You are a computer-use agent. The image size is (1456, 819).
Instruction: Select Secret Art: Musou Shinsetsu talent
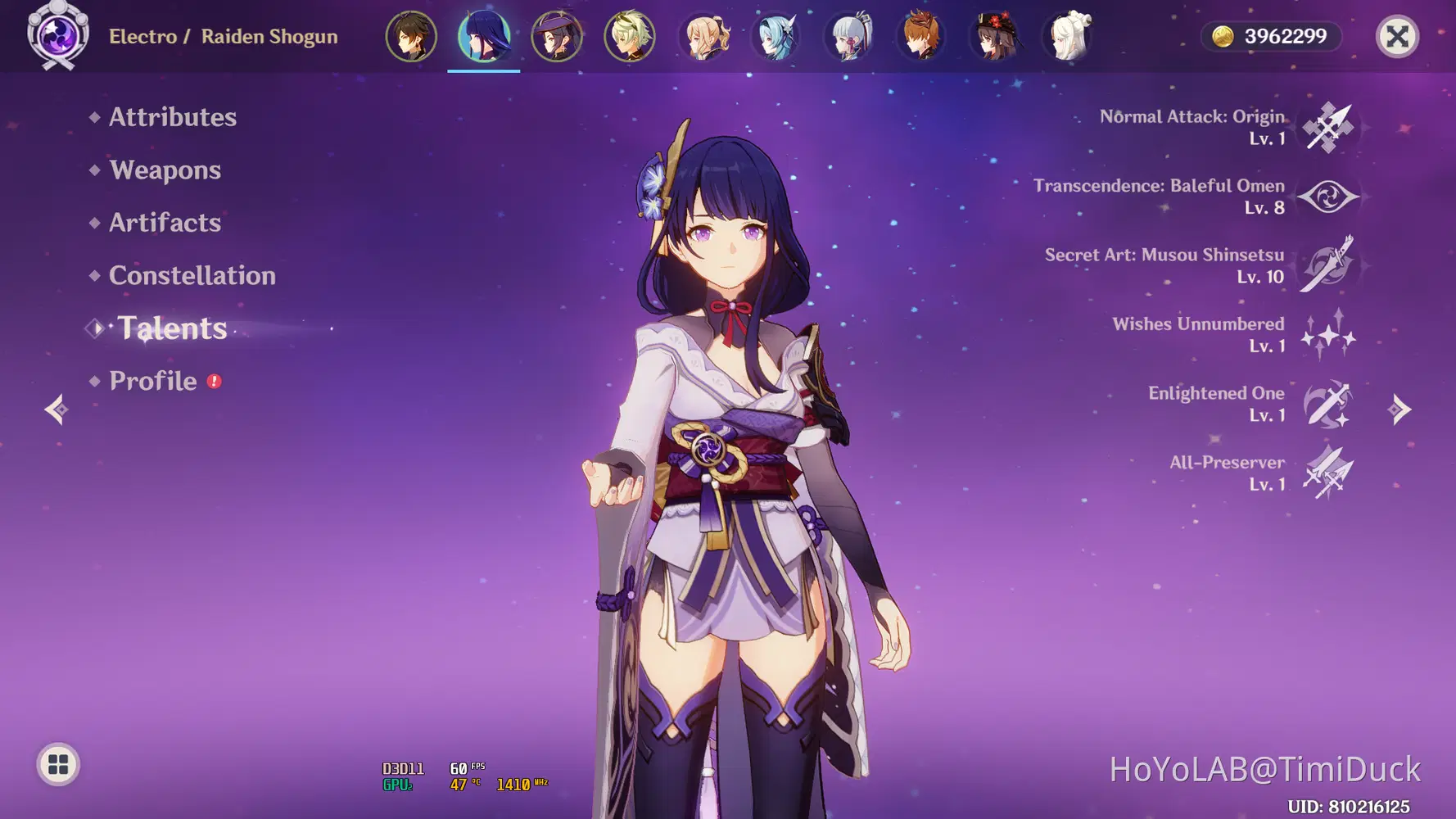point(1327,266)
